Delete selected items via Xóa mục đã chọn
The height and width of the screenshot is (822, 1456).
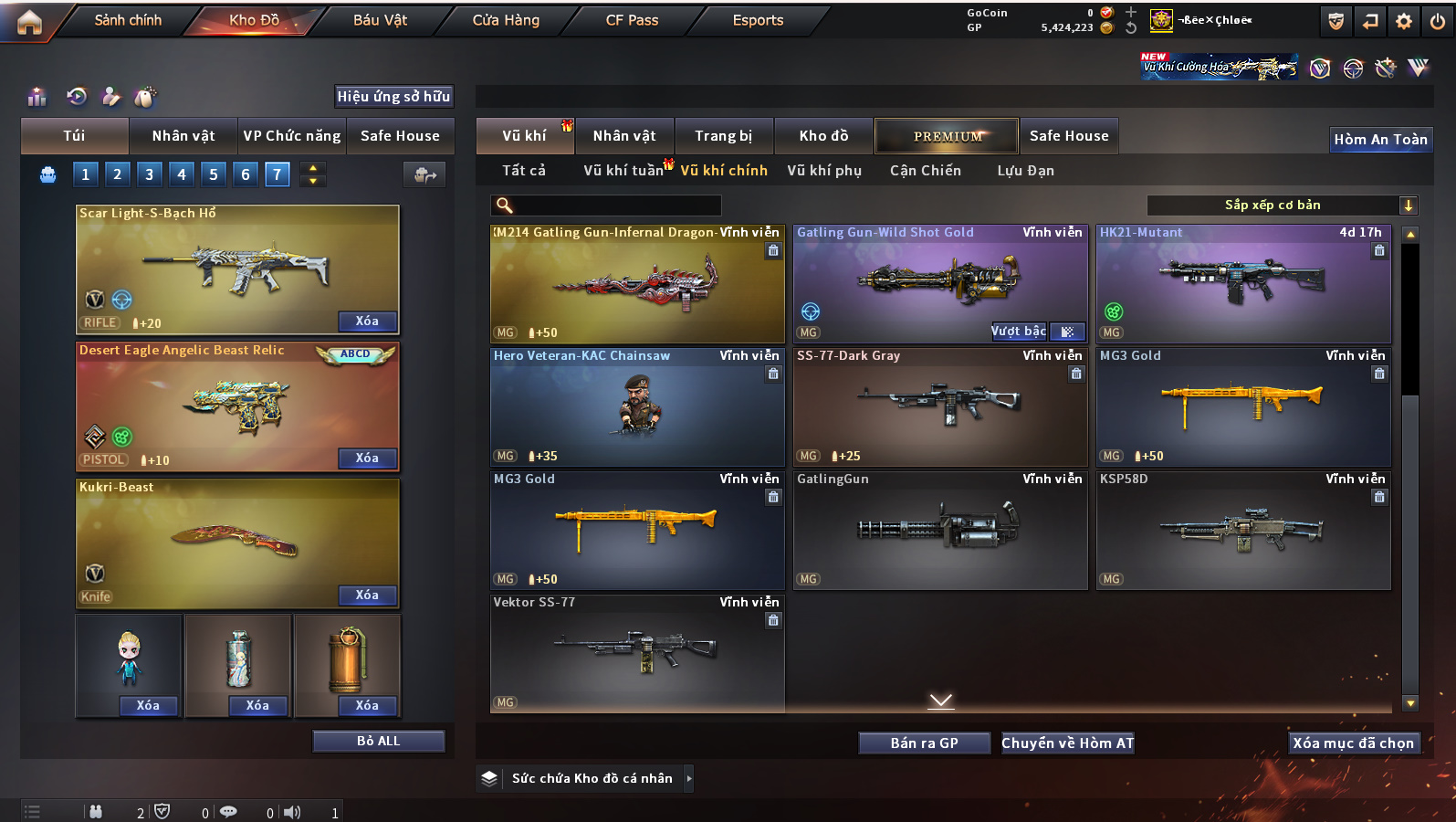pyautogui.click(x=1353, y=743)
